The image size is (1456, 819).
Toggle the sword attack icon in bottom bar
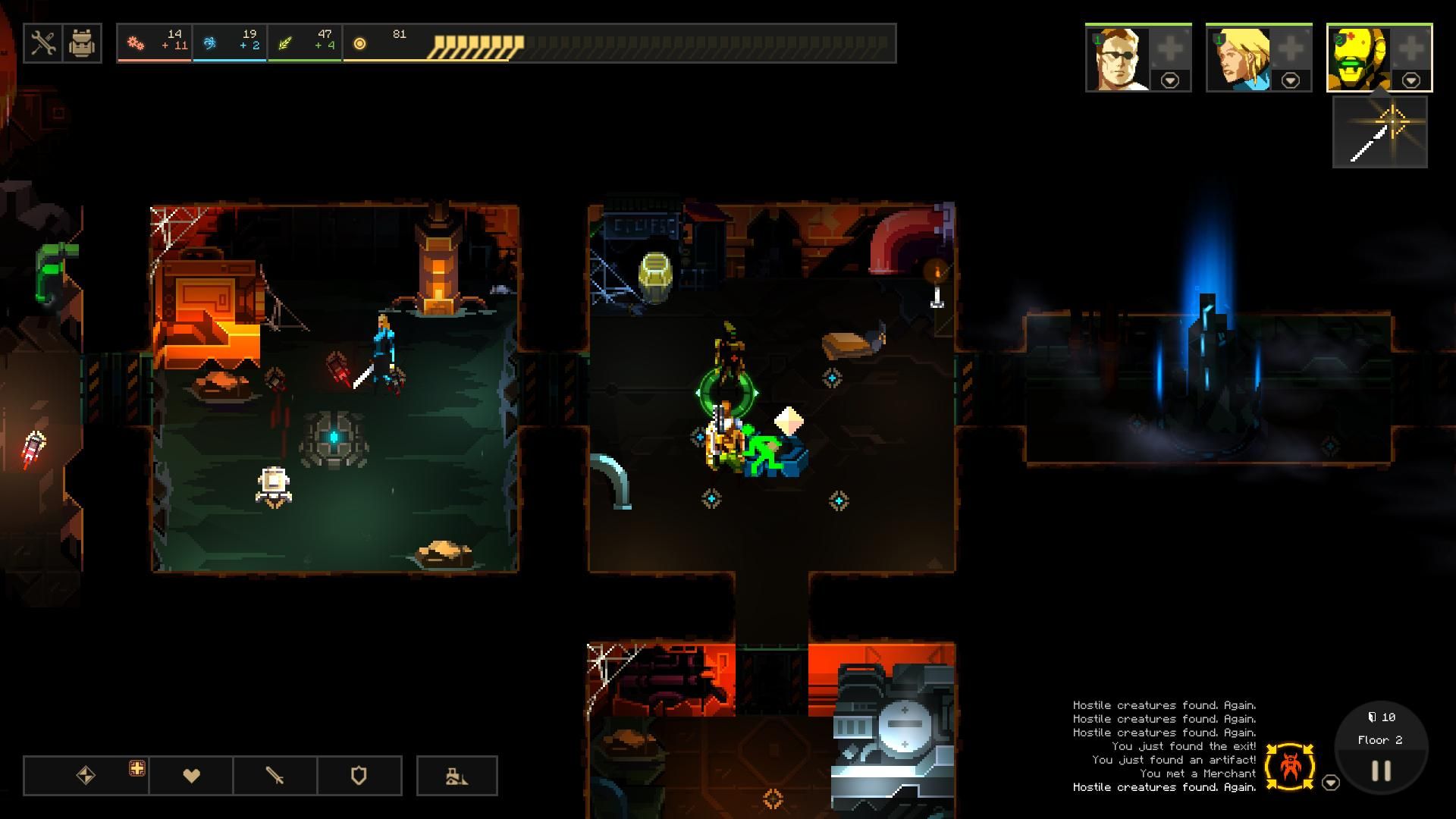[277, 775]
